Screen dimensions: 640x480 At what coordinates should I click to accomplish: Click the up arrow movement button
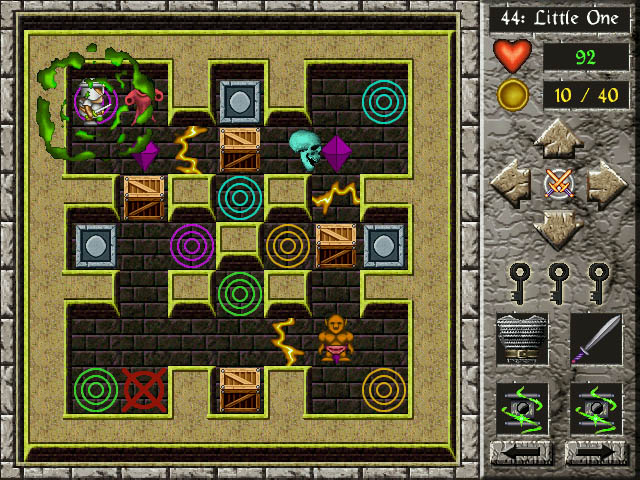pos(558,139)
